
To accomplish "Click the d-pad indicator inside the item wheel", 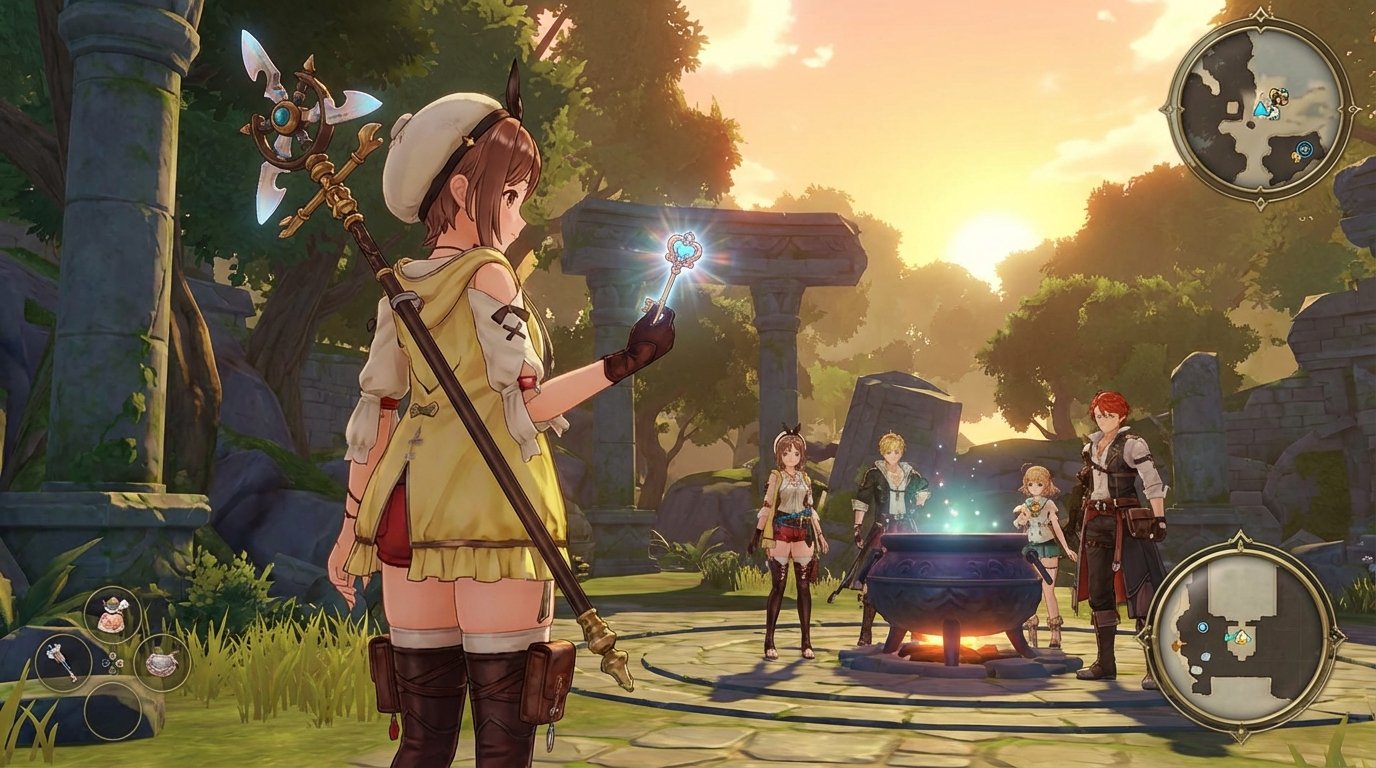I will click(112, 661).
